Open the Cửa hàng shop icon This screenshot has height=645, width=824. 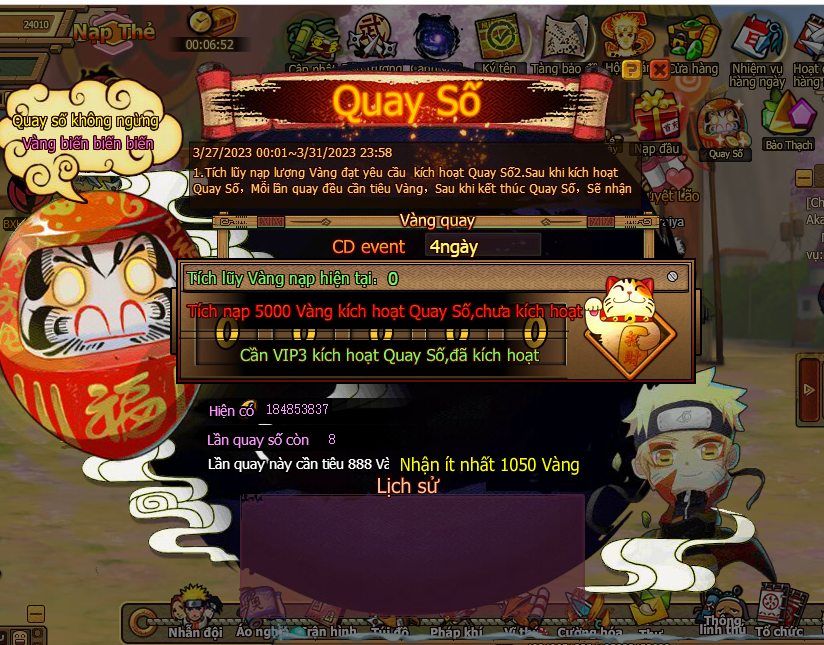click(693, 45)
